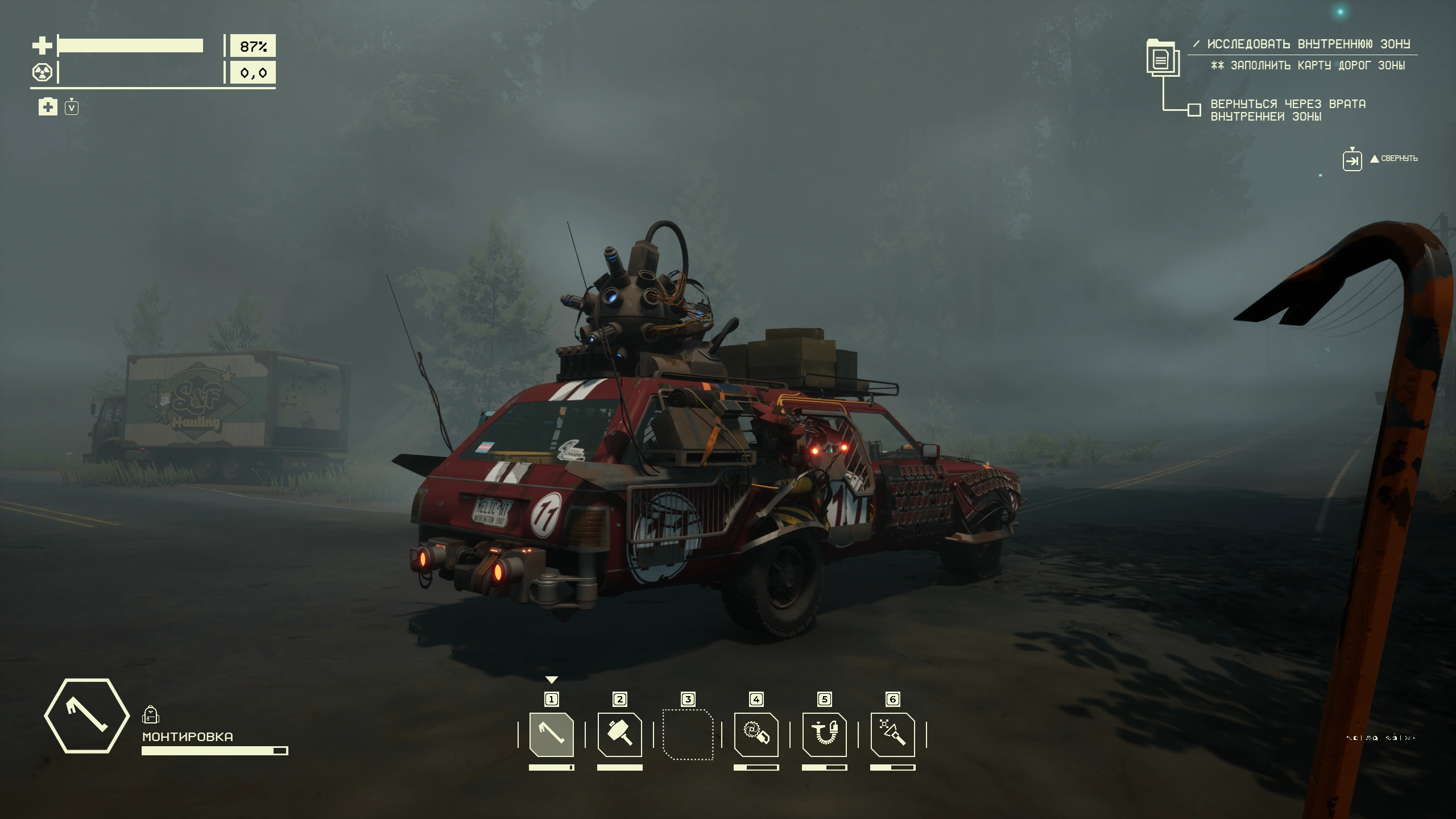Select the circular saw scrapper tool slot
The image size is (1456, 819).
pyautogui.click(x=756, y=734)
